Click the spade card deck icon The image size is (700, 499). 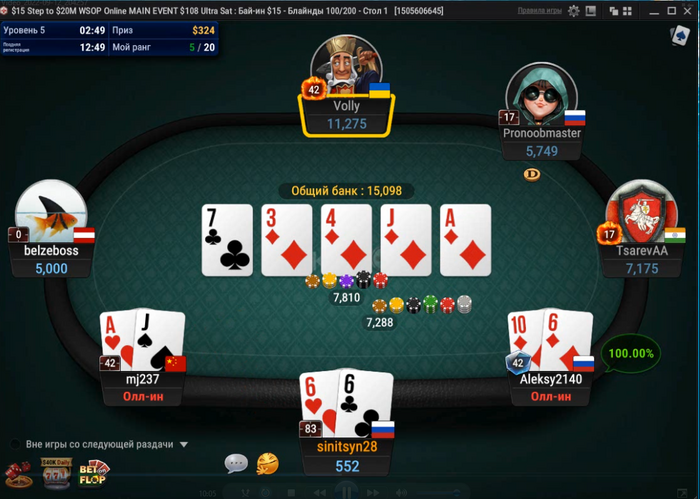coord(681,35)
